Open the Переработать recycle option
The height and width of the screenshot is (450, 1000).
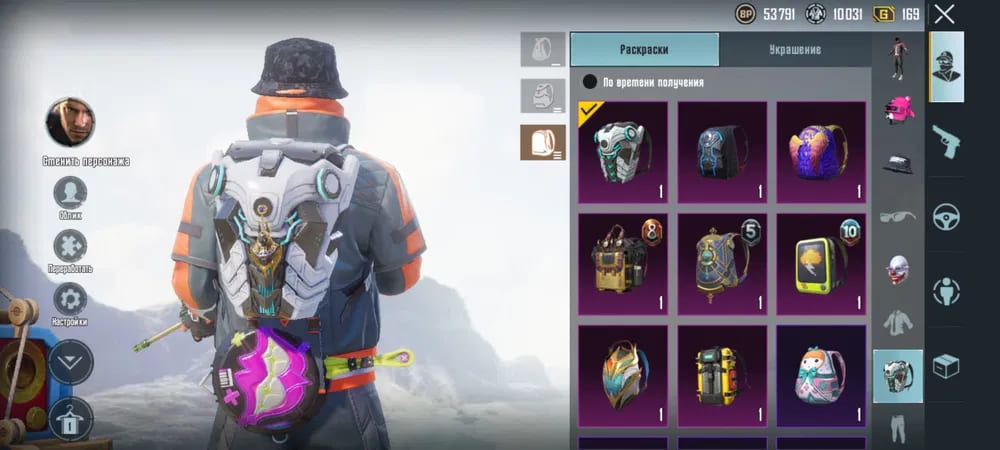pyautogui.click(x=70, y=246)
